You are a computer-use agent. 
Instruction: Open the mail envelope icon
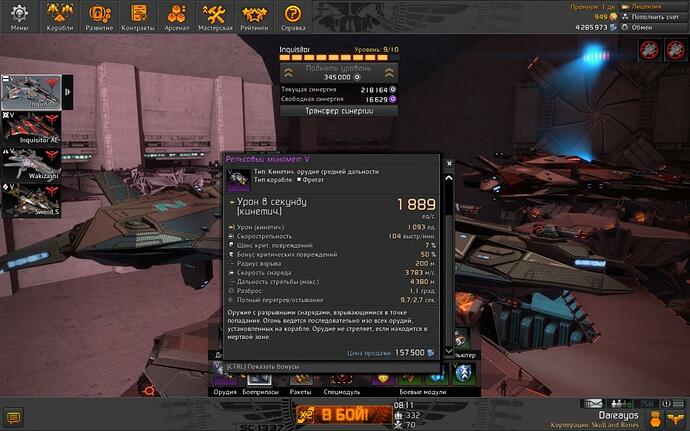click(x=596, y=403)
